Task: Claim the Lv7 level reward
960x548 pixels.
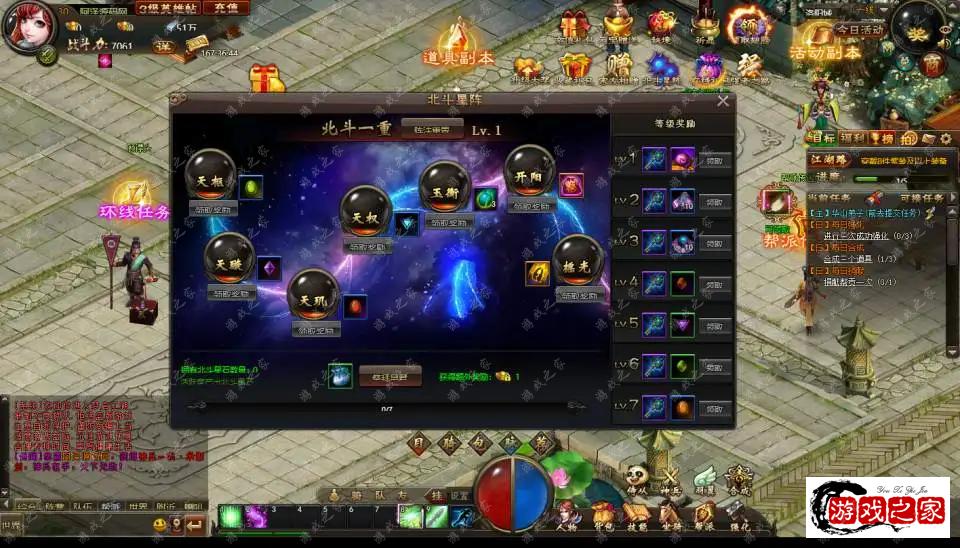Action: [x=715, y=408]
